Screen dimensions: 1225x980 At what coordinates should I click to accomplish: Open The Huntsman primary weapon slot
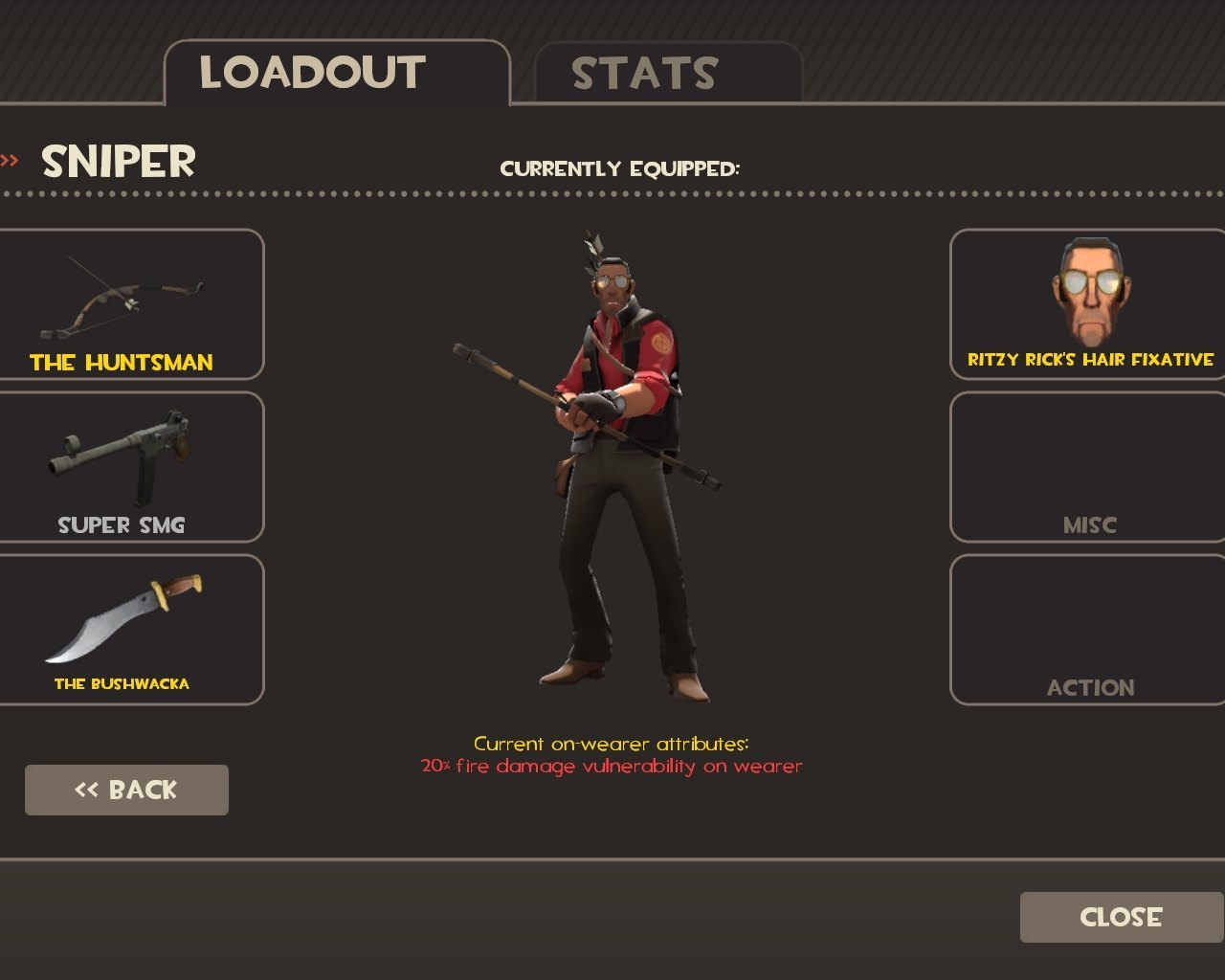131,304
